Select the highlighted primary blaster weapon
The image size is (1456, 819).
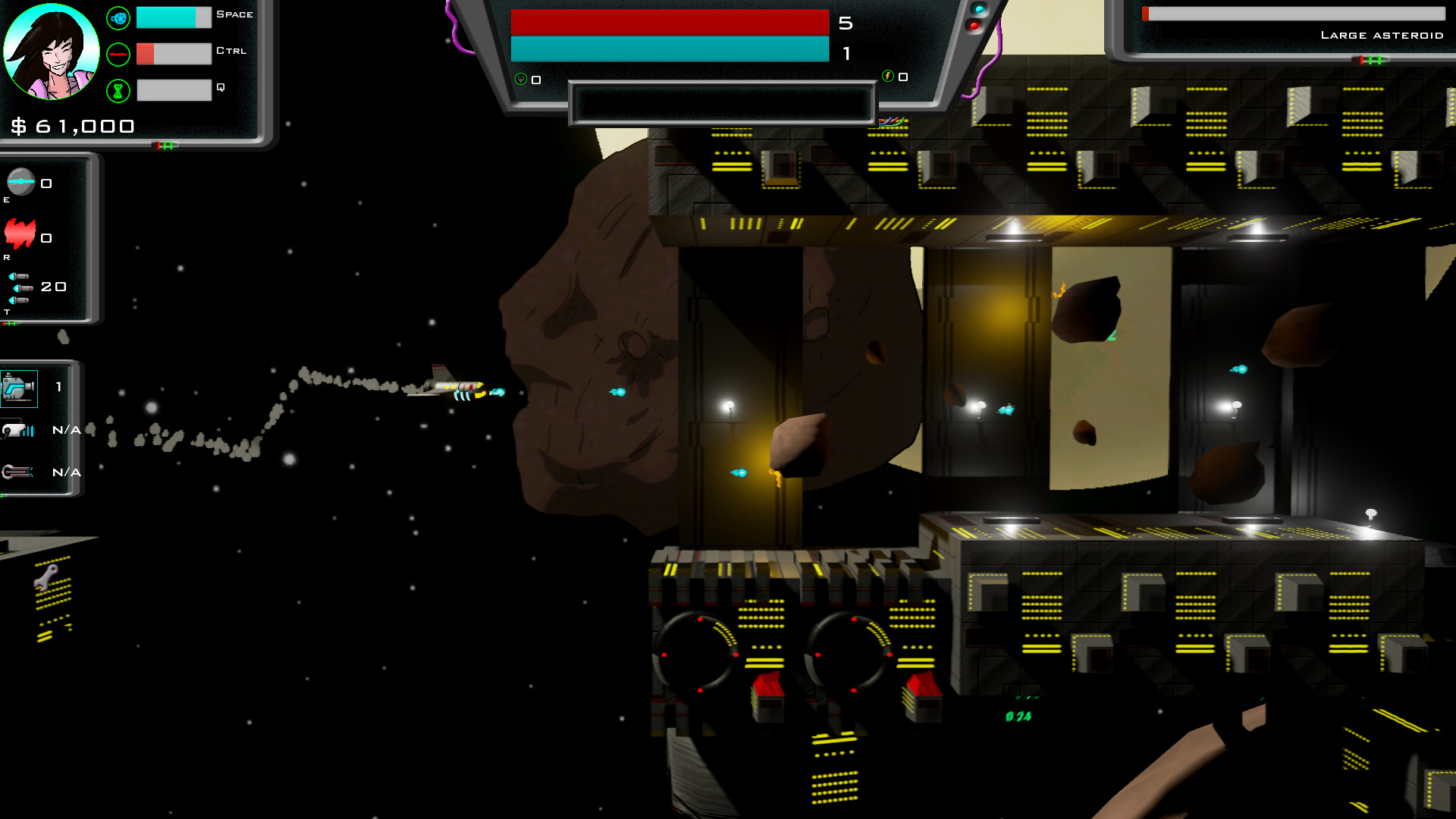[19, 388]
